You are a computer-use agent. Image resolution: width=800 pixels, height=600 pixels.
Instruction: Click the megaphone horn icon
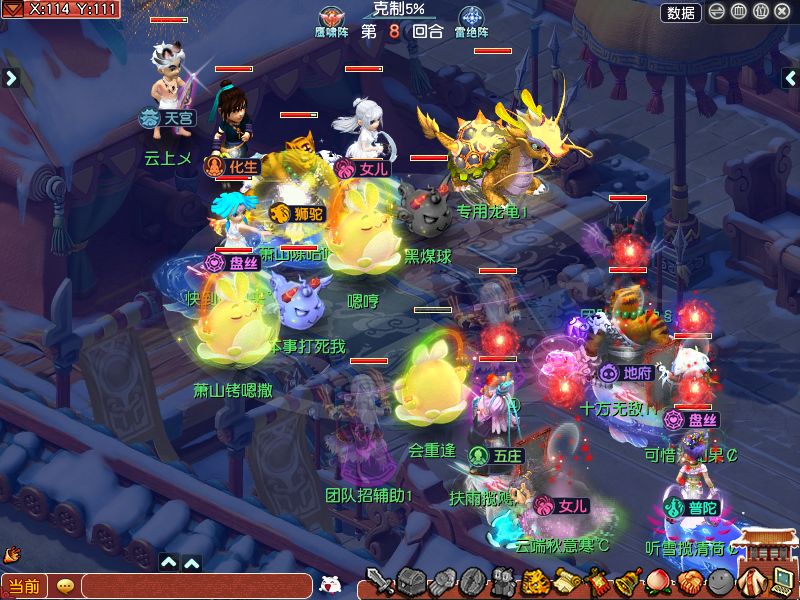point(12,553)
